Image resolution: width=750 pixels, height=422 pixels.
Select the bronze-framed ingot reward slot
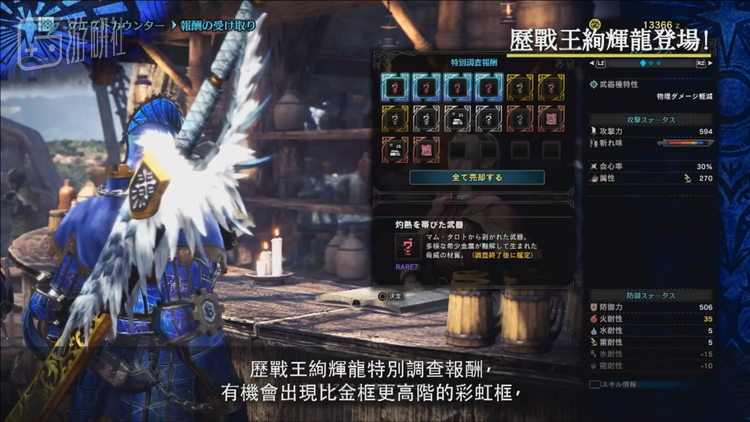[x=395, y=150]
